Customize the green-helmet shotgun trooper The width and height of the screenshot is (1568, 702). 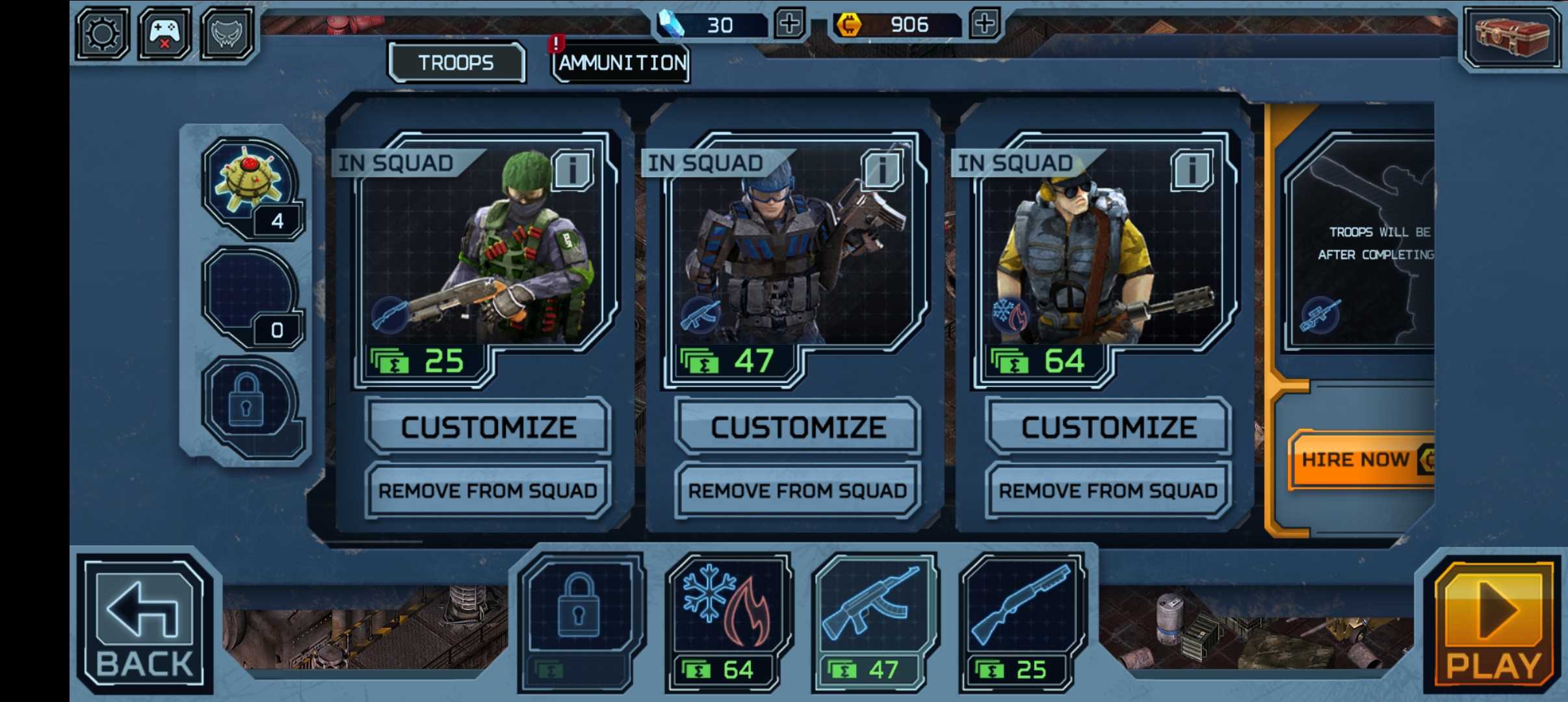click(x=488, y=427)
